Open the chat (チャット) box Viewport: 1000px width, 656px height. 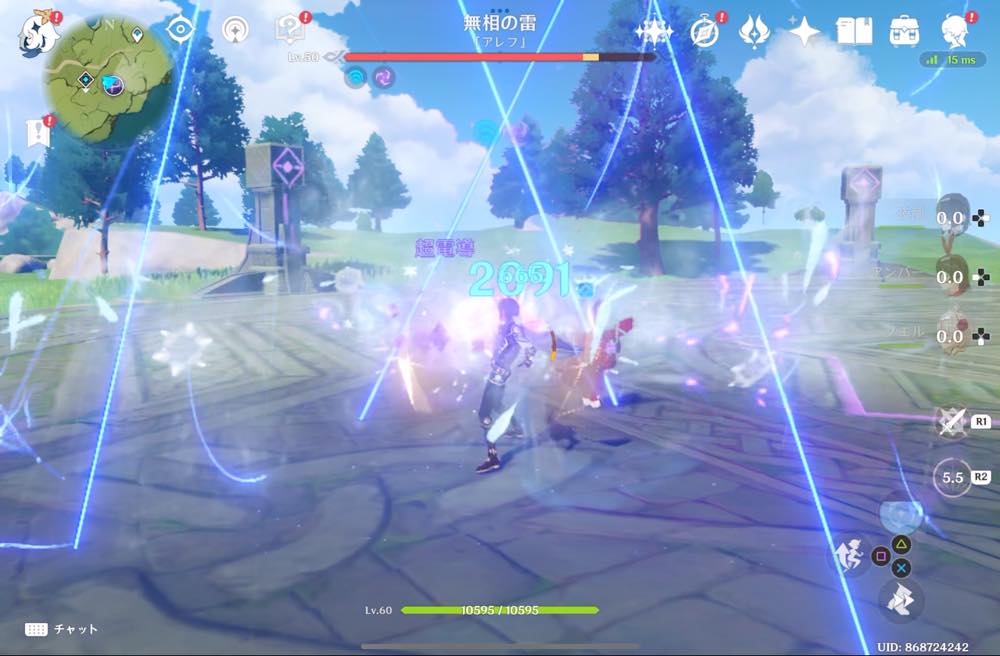pos(62,629)
